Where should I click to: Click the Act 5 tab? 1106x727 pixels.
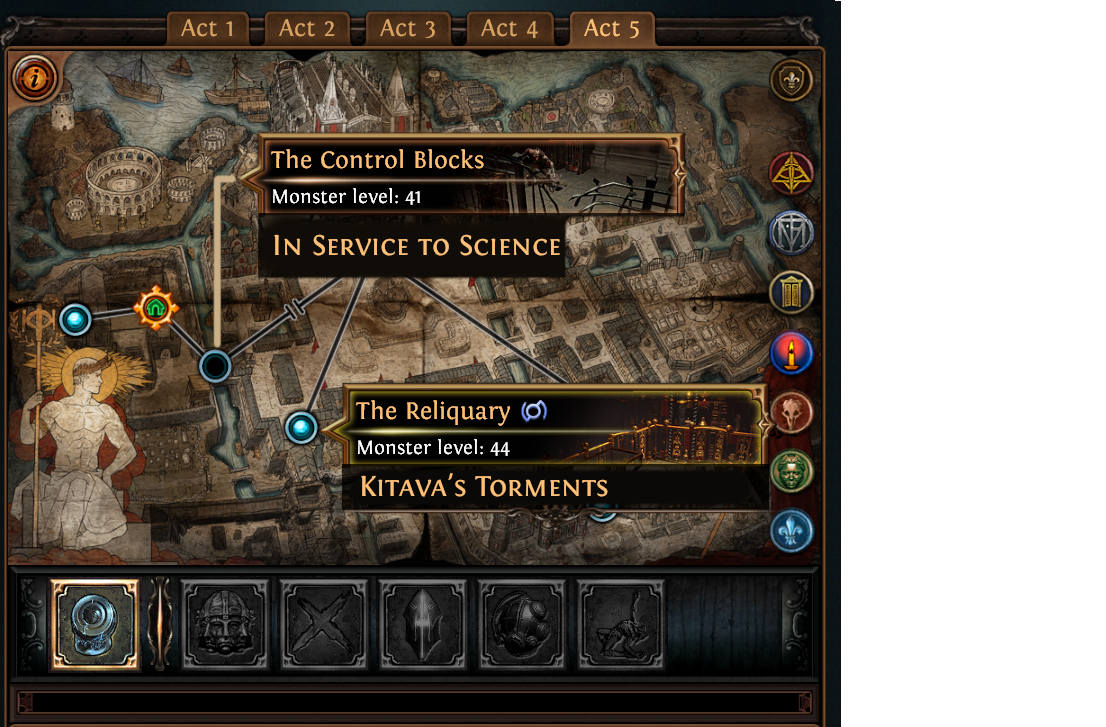click(611, 29)
